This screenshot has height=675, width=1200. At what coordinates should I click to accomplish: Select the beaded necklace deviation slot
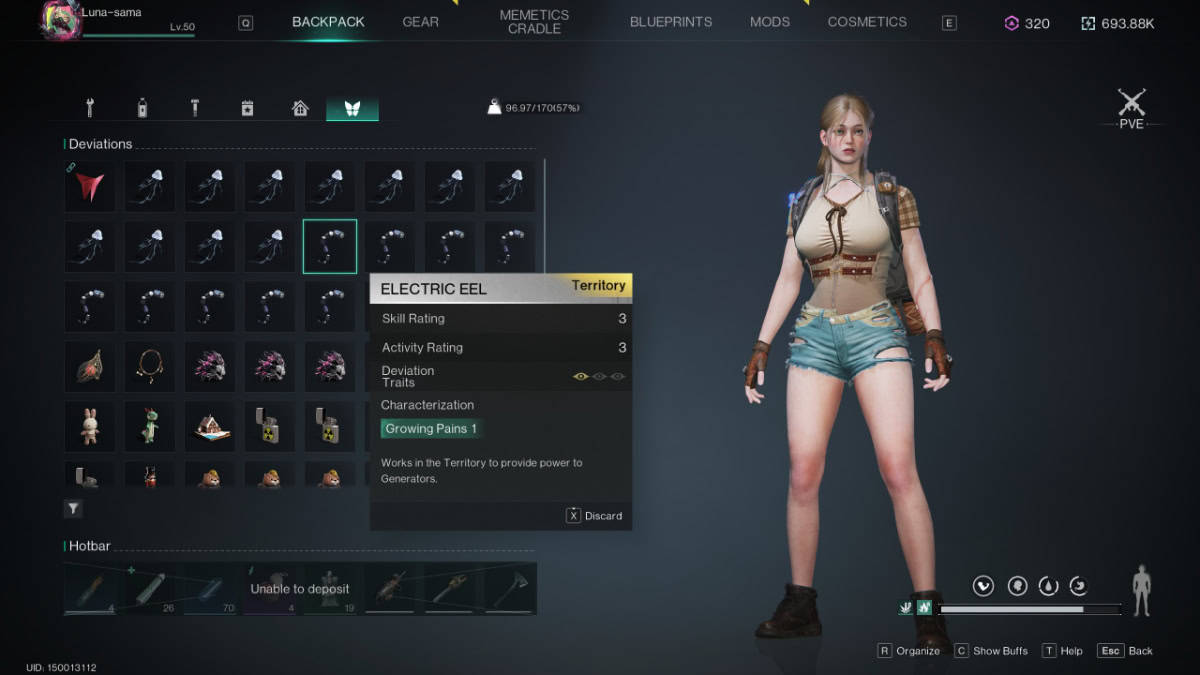[x=150, y=366]
